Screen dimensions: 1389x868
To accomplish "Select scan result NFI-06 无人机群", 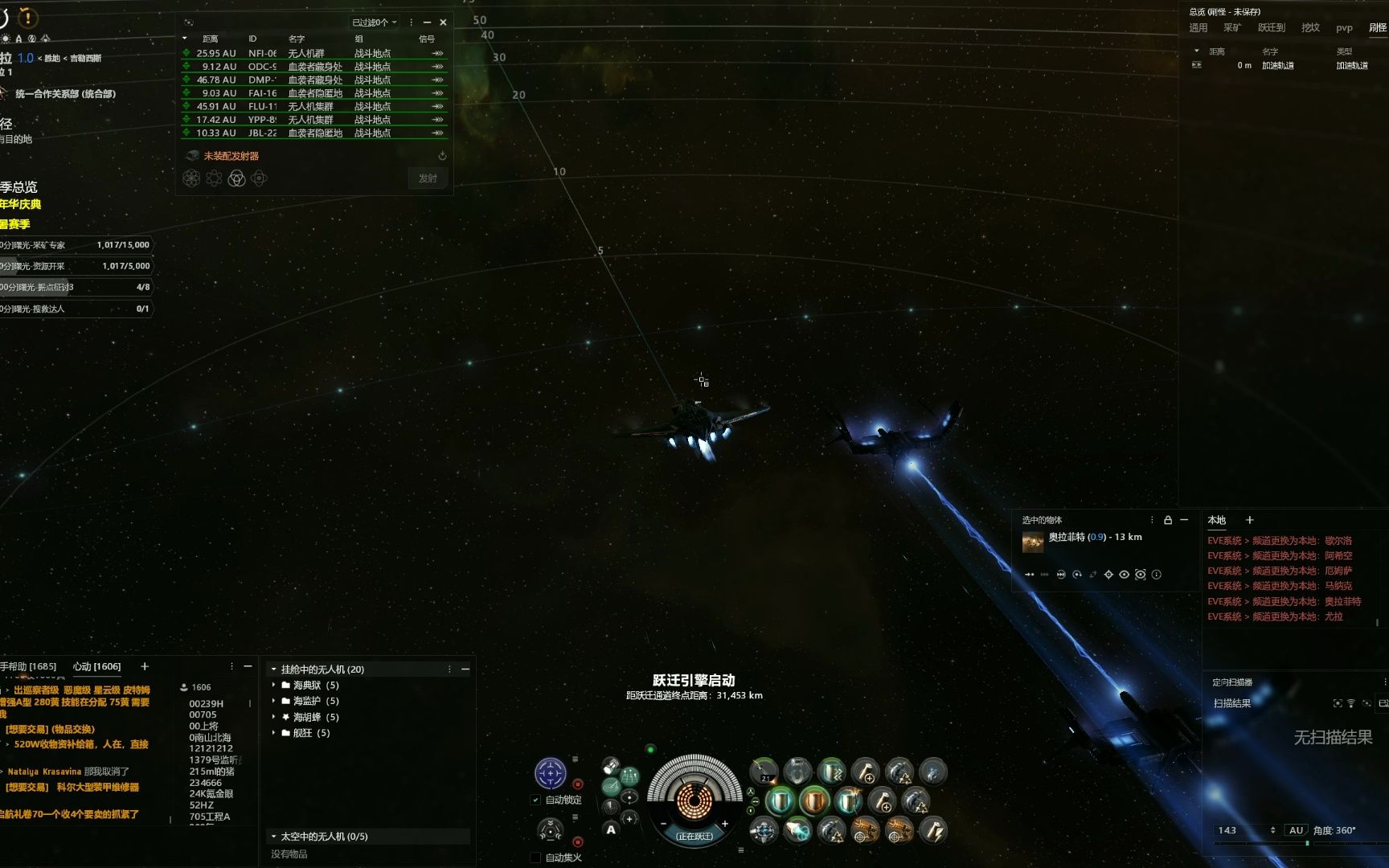I will point(313,53).
